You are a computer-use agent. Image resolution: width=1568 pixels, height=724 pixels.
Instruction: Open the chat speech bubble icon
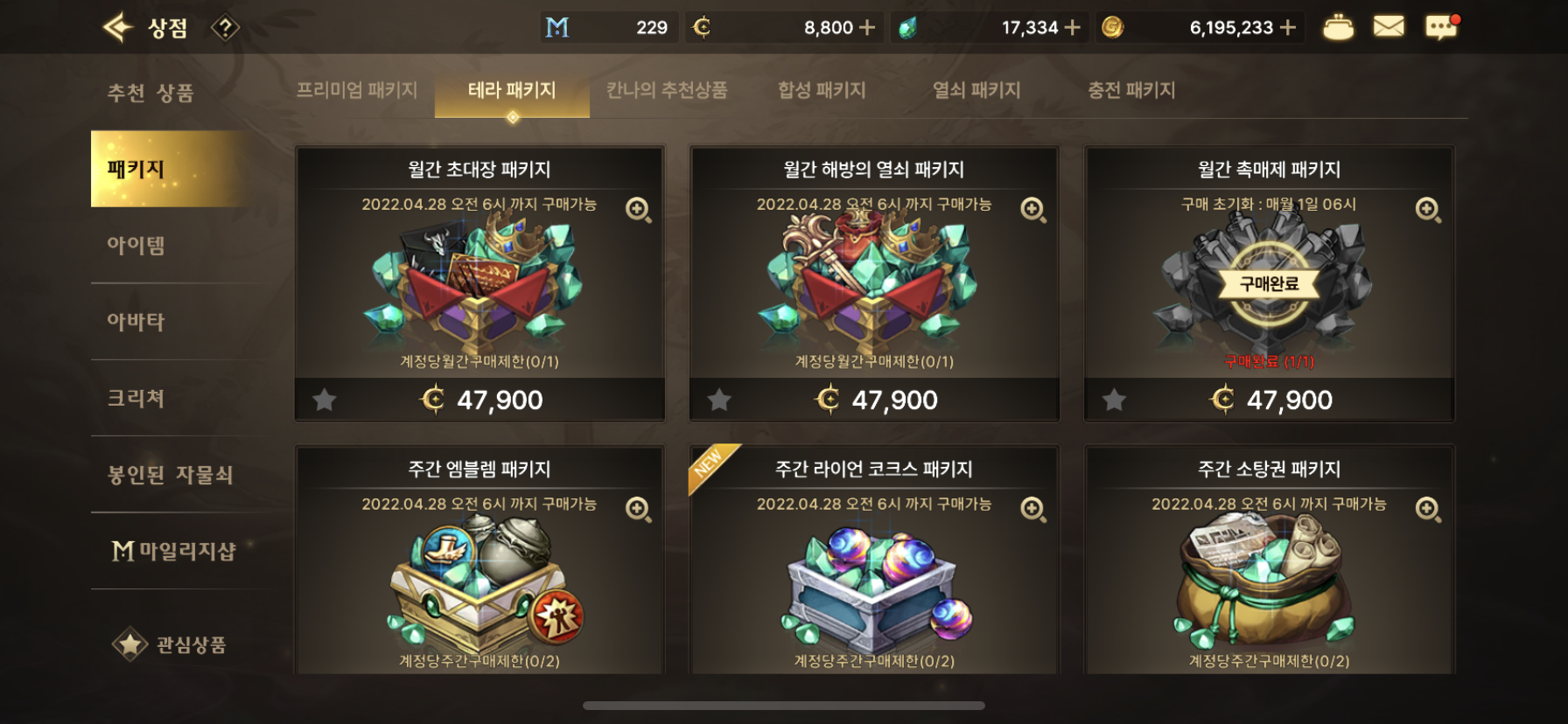1440,27
